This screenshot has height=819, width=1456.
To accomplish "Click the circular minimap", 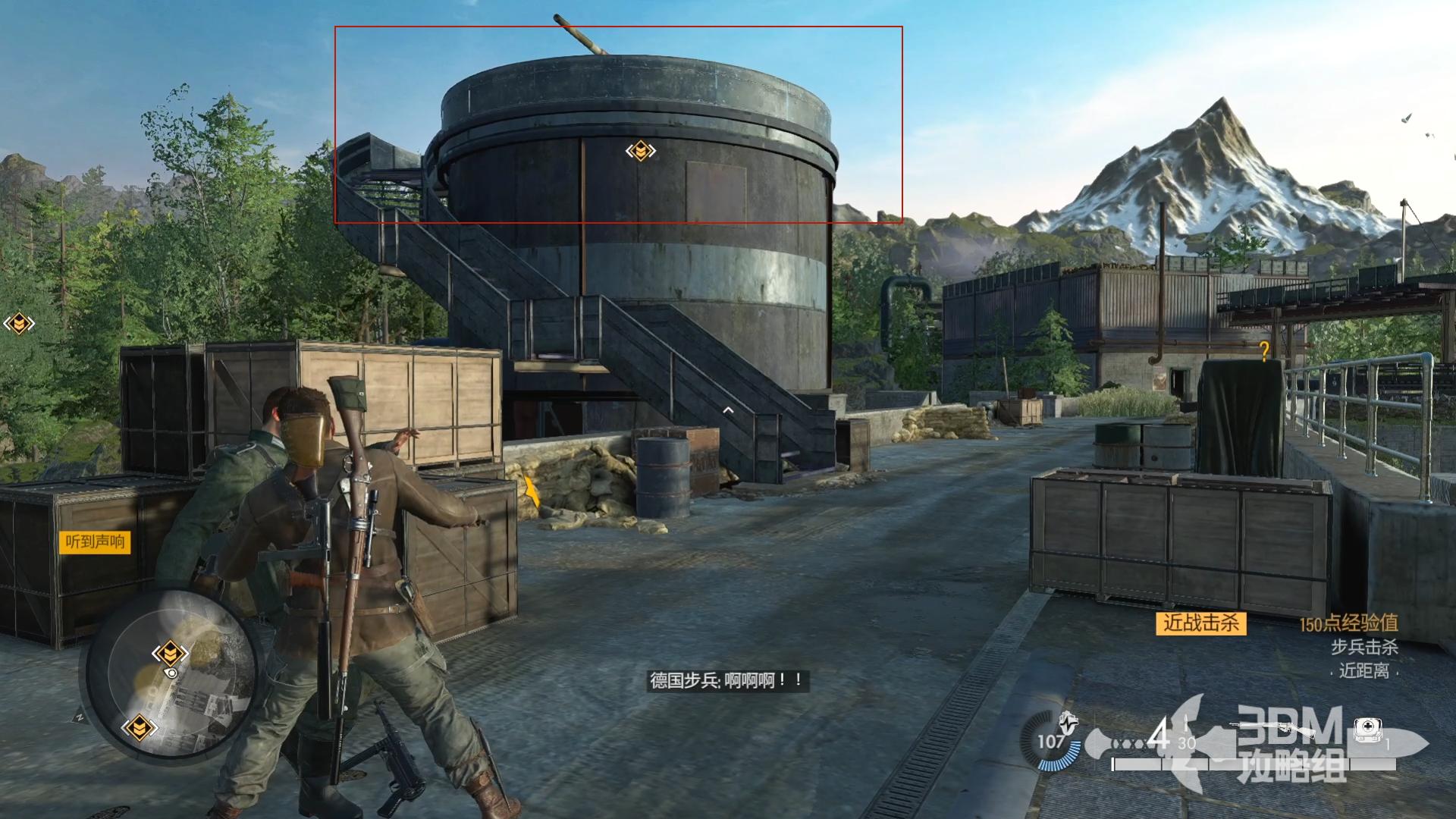I will click(172, 675).
